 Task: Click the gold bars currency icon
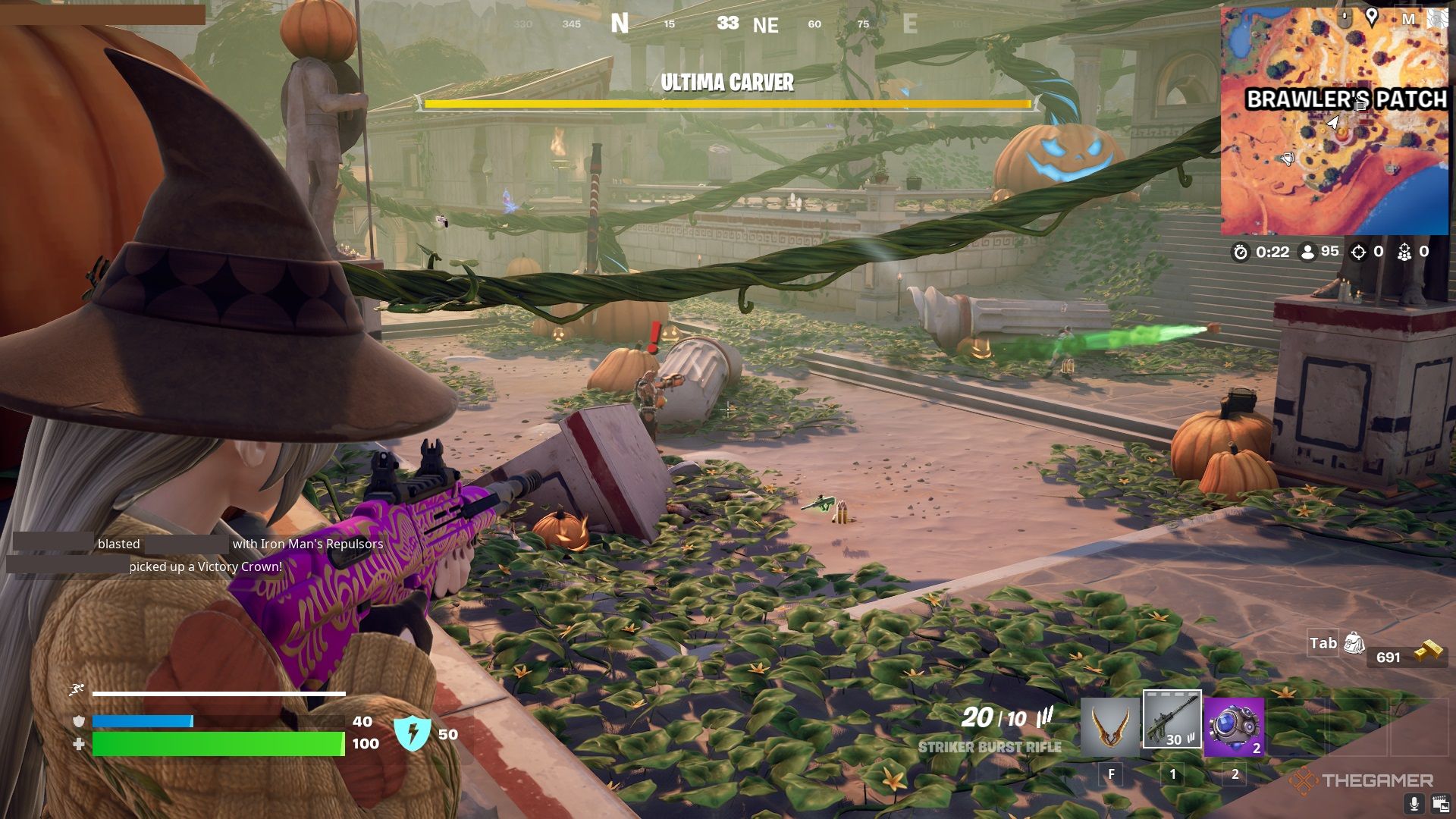1427,652
